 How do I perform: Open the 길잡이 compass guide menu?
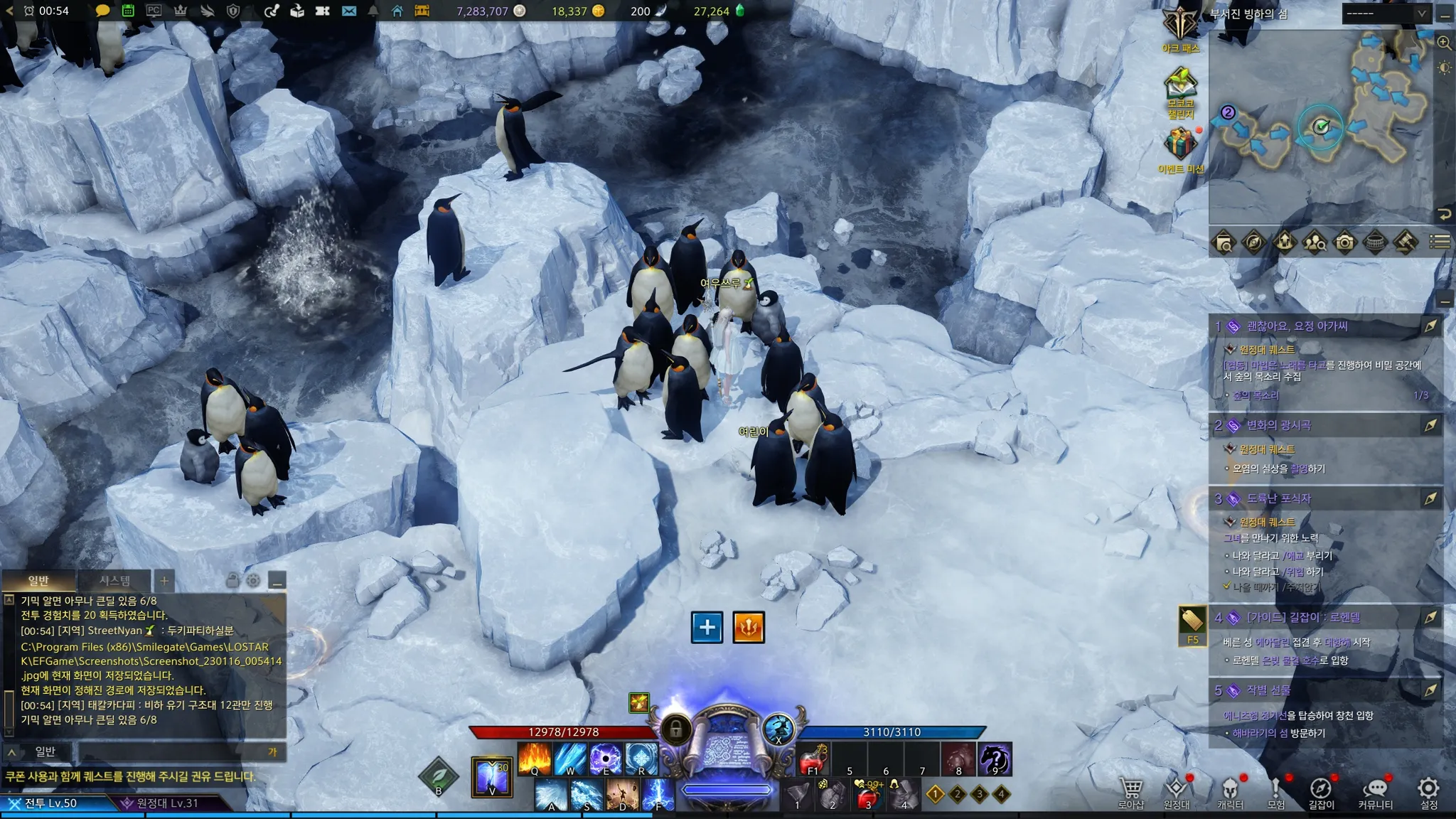pyautogui.click(x=1321, y=789)
